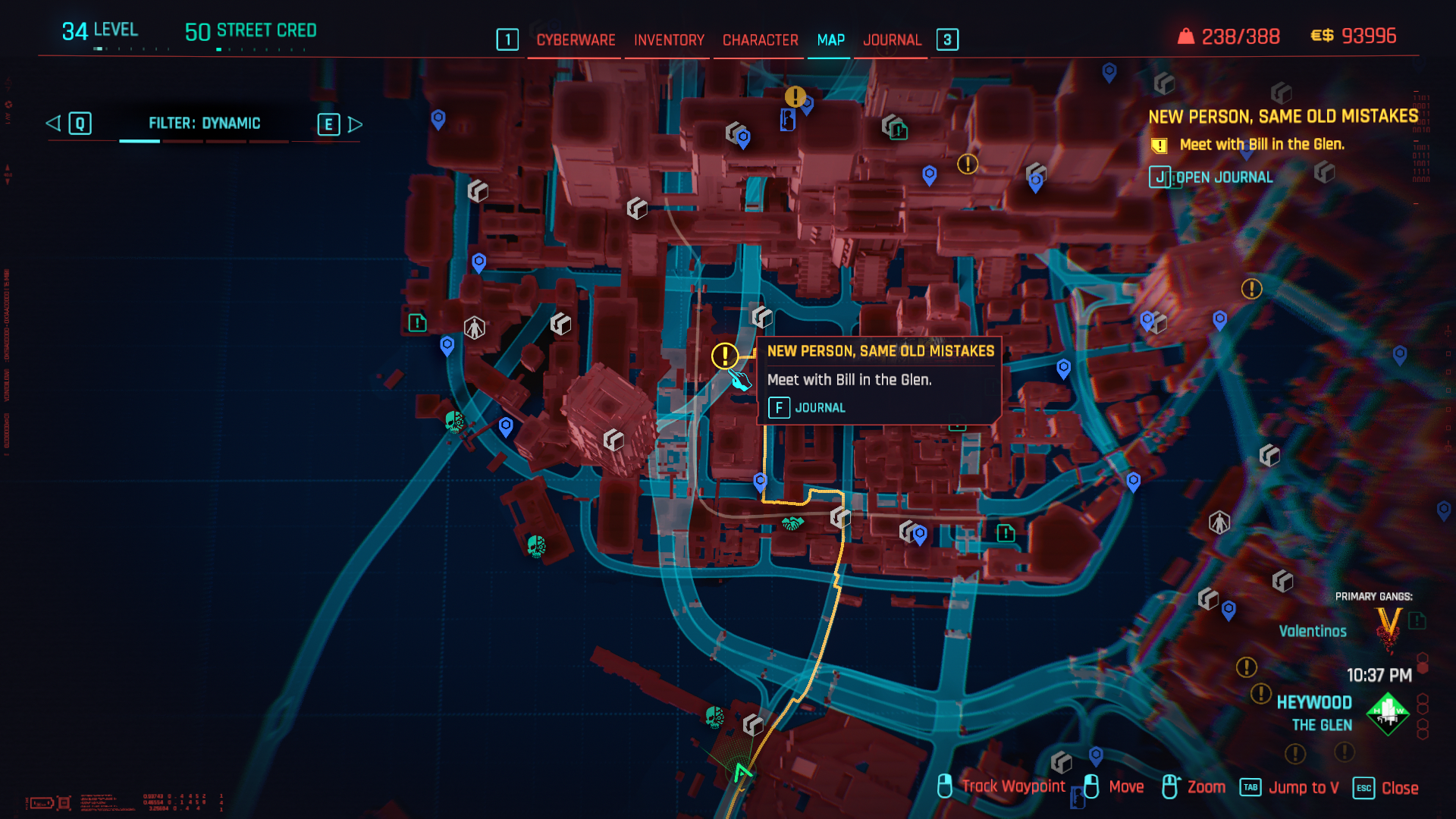Switch to the Journal tab
Viewport: 1456px width, 819px height.
pyautogui.click(x=892, y=40)
